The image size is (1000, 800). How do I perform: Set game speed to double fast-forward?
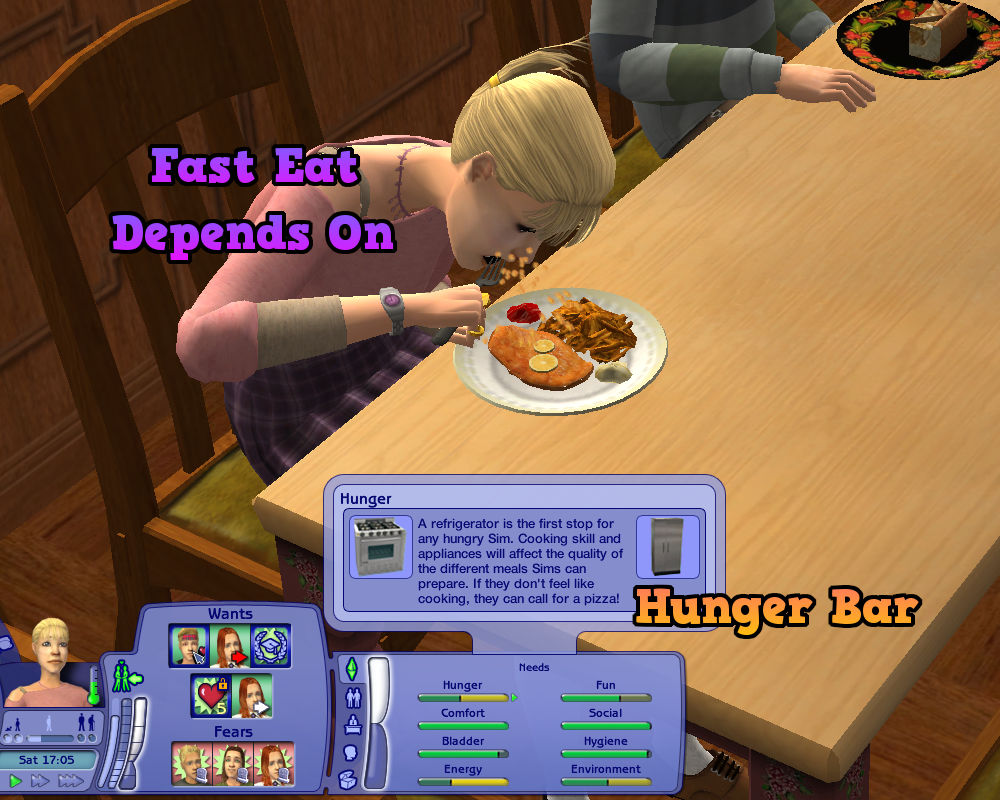tap(40, 780)
